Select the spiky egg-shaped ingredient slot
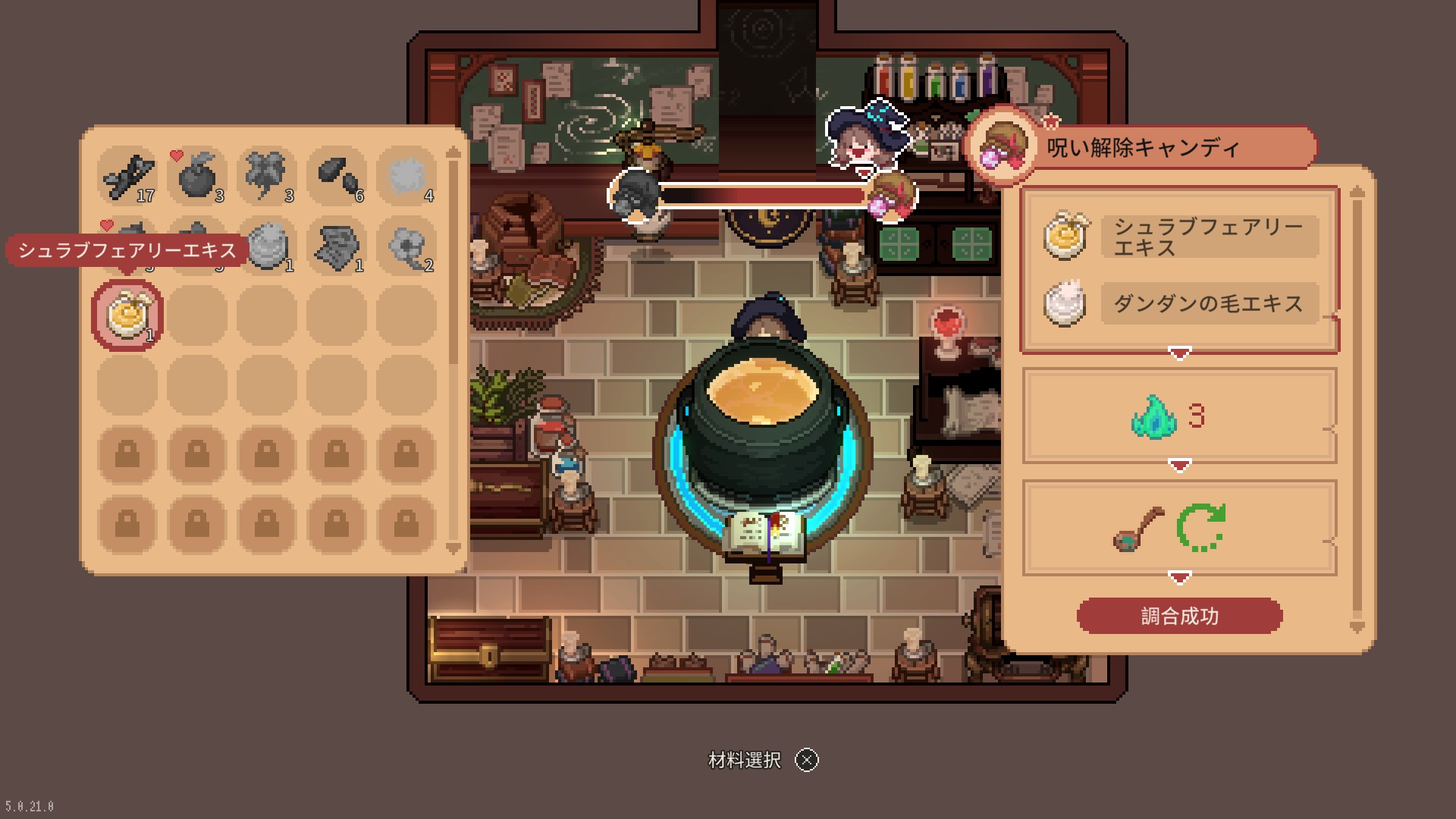The width and height of the screenshot is (1456, 819). point(267,246)
